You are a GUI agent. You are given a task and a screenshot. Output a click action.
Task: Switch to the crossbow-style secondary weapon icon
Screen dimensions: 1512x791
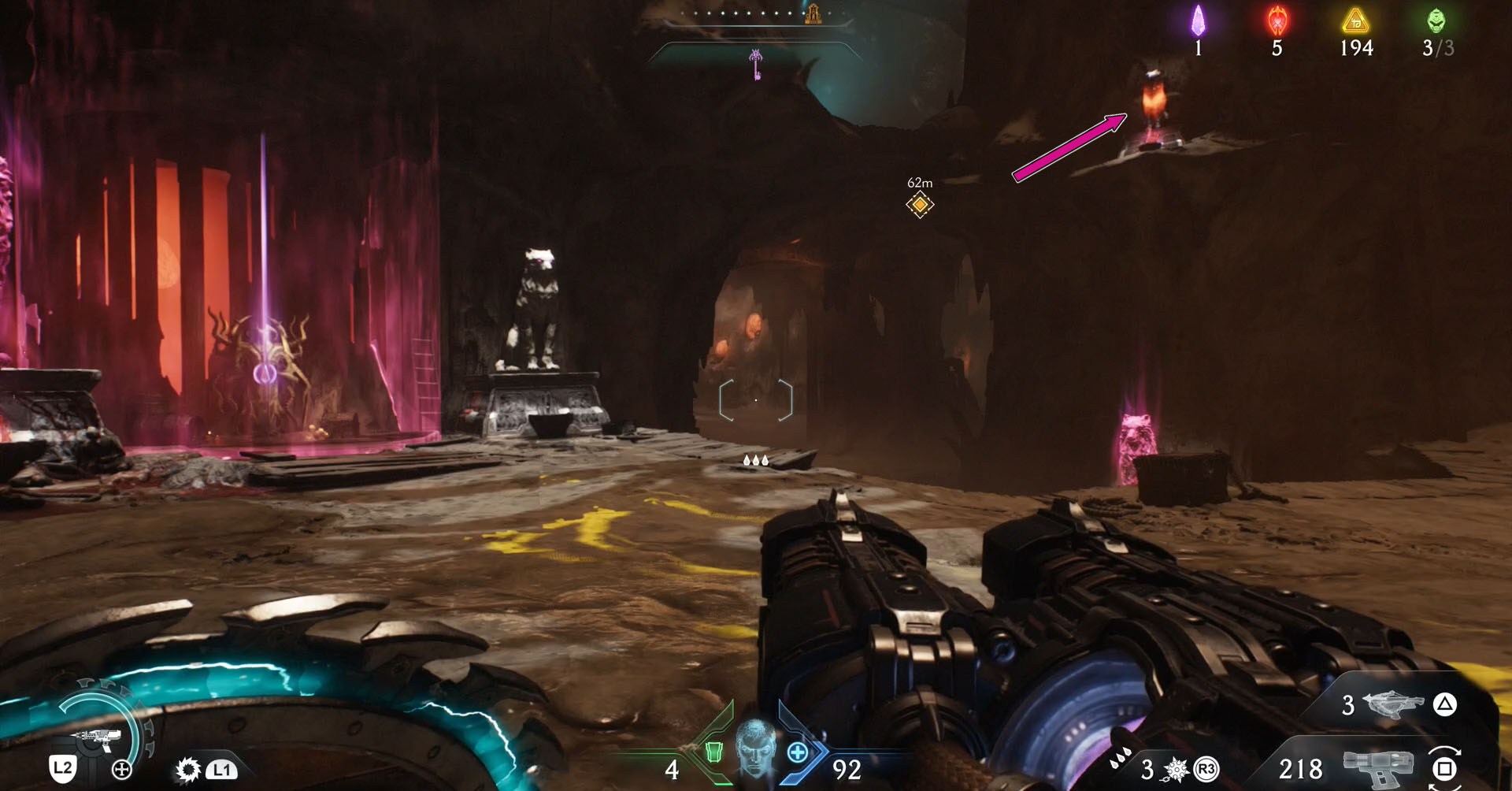[1392, 704]
